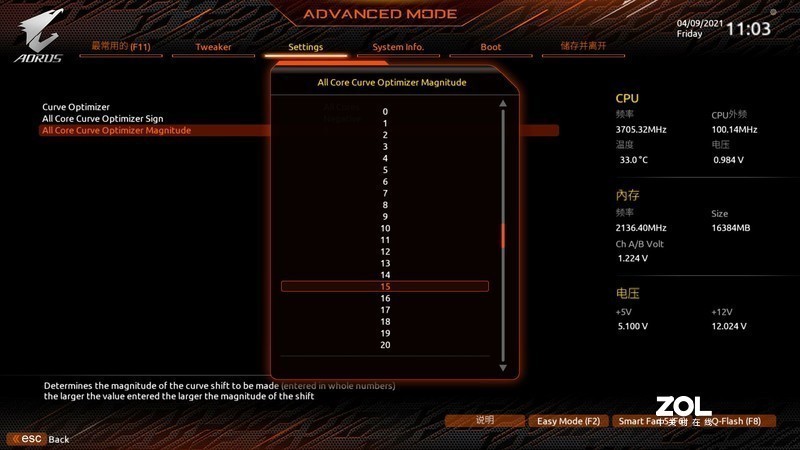
Task: Switch to Easy Mode (F2)
Action: (568, 422)
